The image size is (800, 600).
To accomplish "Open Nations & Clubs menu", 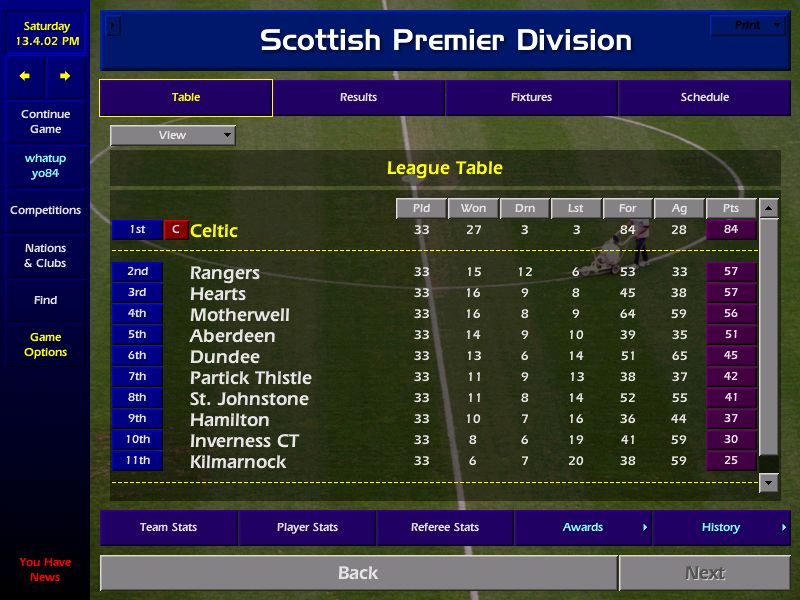I will (x=45, y=256).
